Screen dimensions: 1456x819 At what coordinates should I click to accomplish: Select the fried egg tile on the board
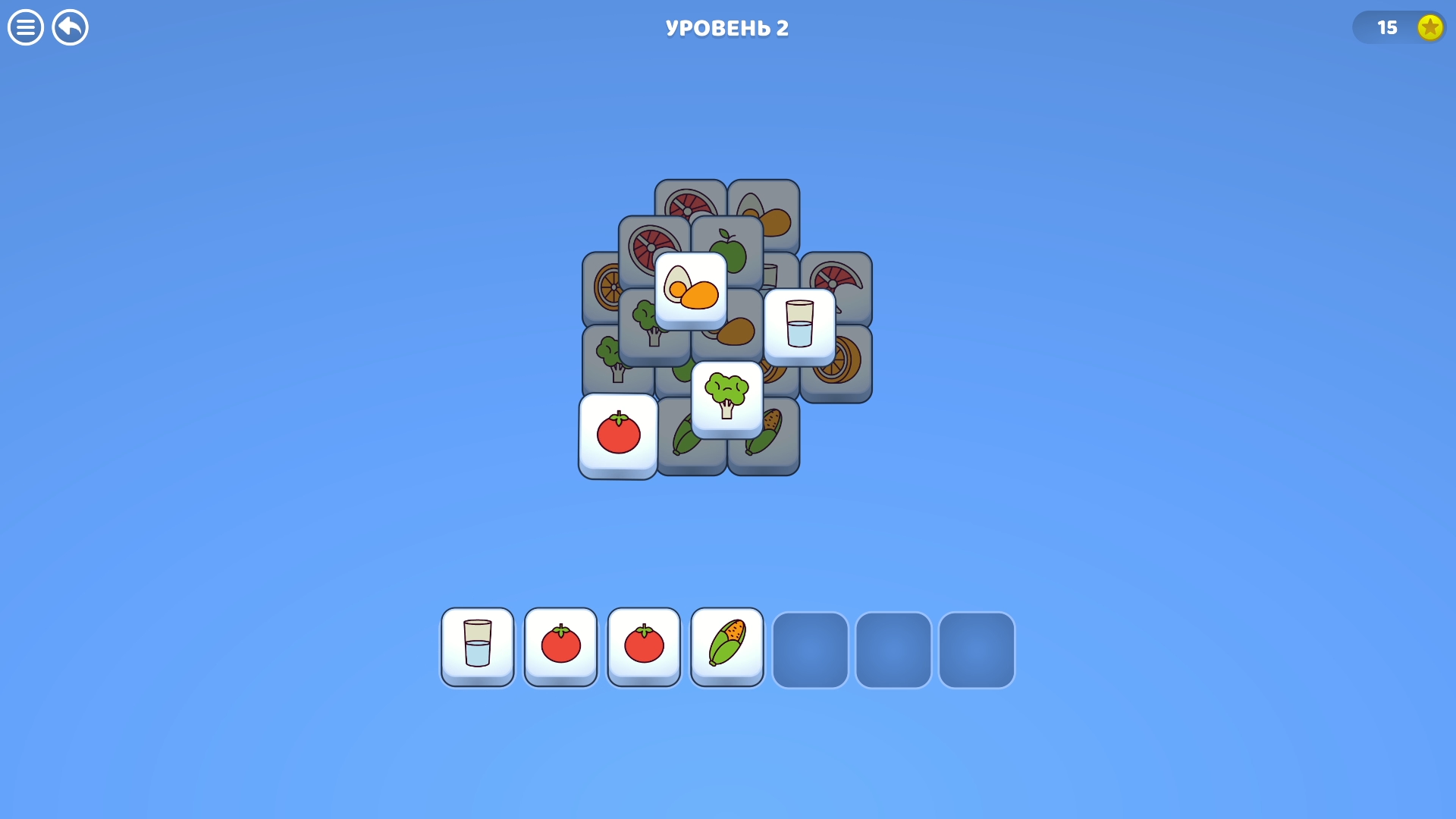tap(691, 291)
